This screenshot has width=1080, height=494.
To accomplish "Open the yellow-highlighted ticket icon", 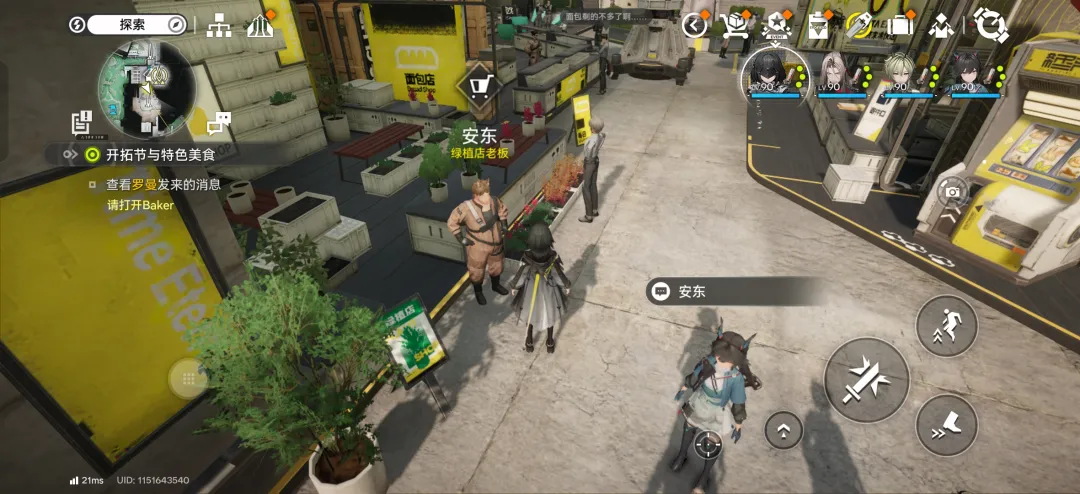I will (858, 25).
